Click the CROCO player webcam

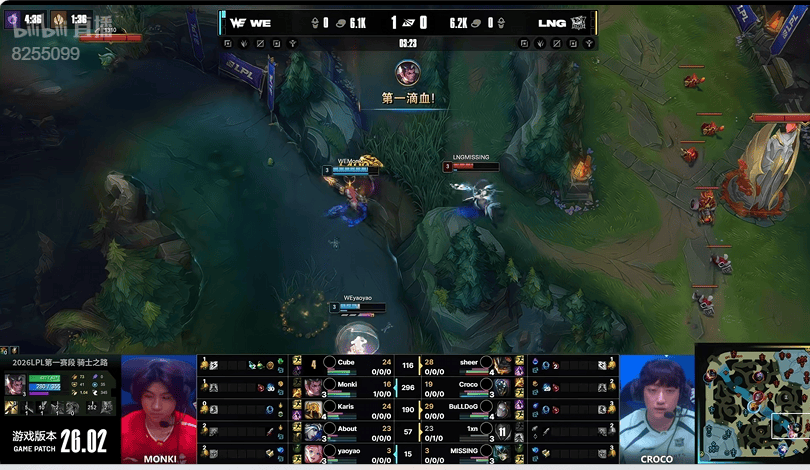[x=656, y=408]
